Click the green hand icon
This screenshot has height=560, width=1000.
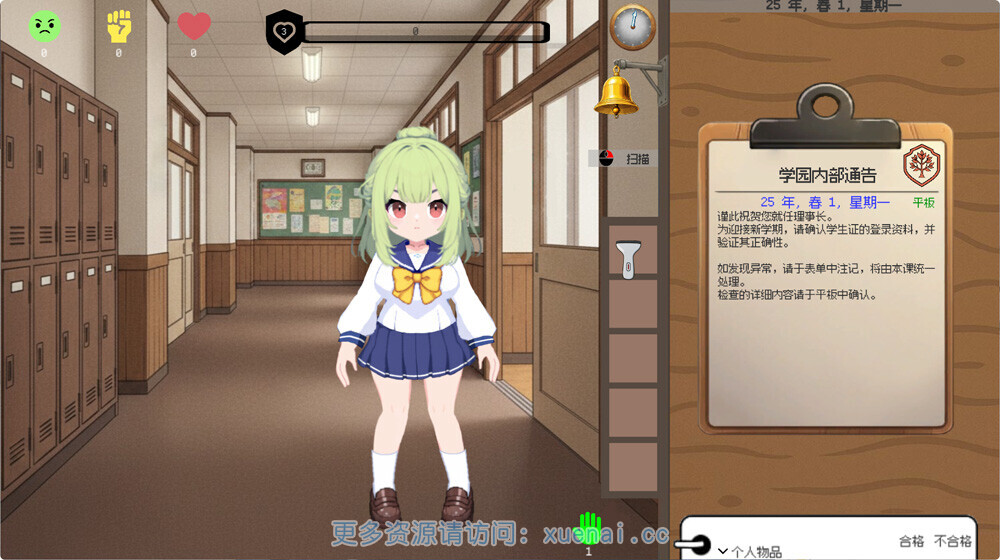coord(590,526)
